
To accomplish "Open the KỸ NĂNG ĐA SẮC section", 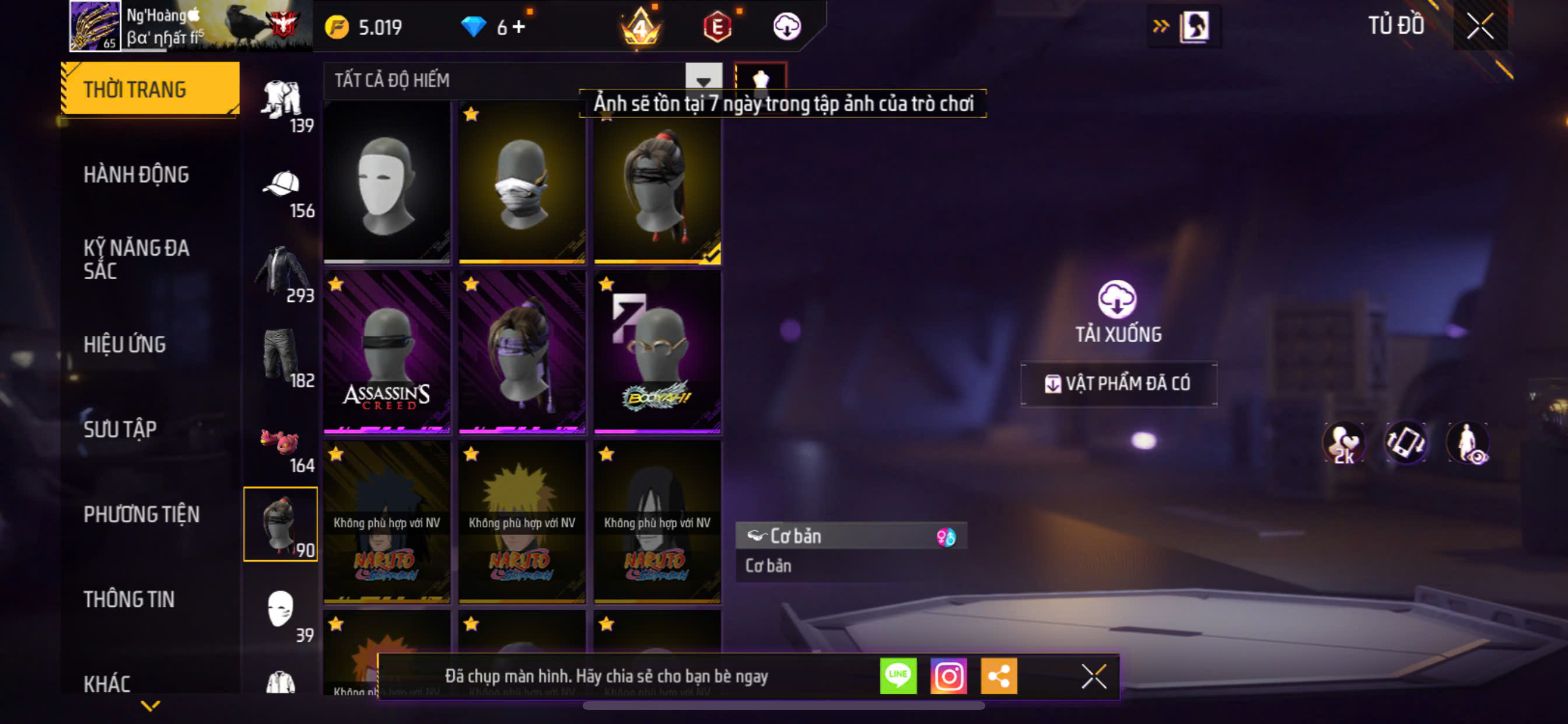I will [x=136, y=259].
